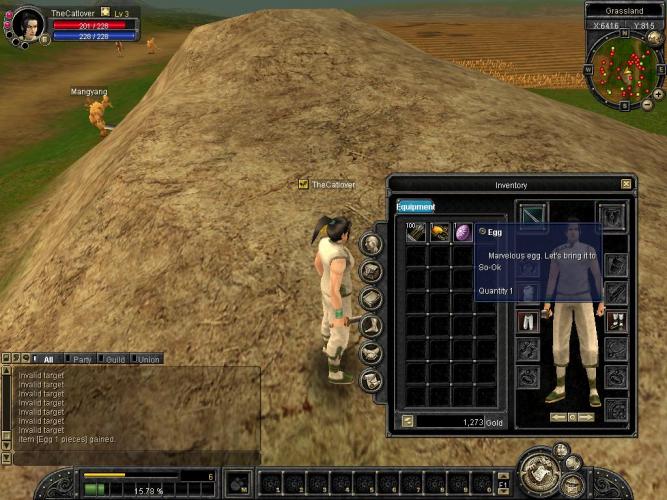The height and width of the screenshot is (500, 667).
Task: Select the arrow stack of 100
Action: [416, 232]
